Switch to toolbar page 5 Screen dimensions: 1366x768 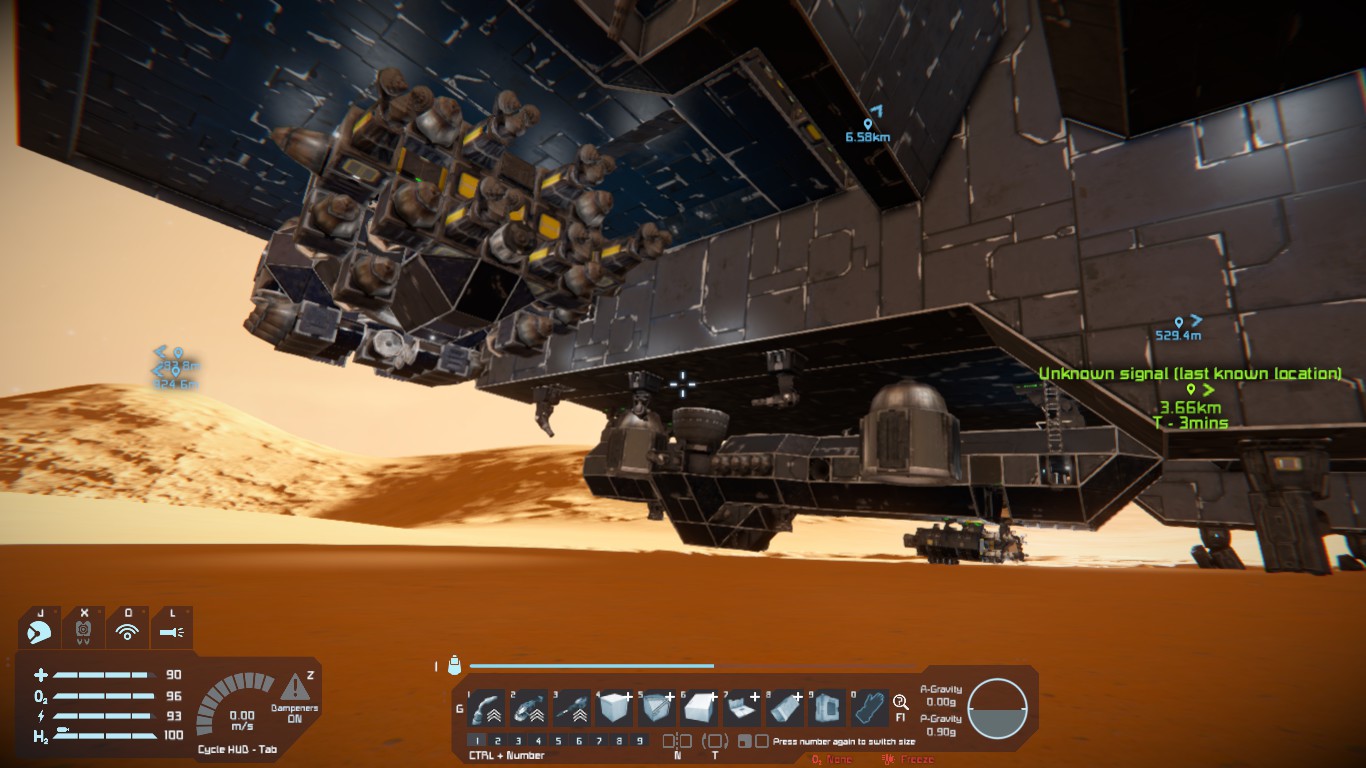click(558, 741)
